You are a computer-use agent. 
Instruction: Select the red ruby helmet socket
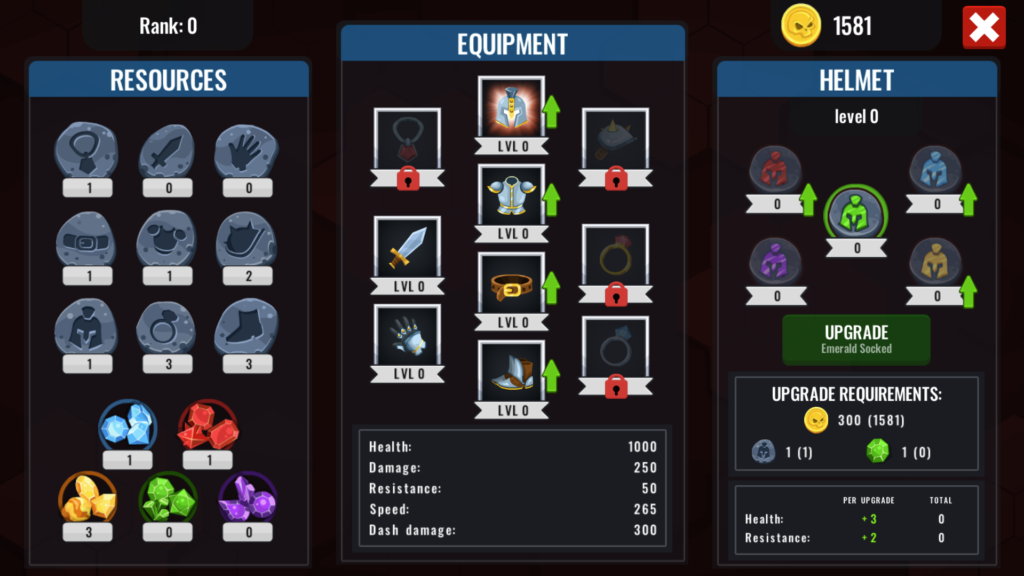click(x=776, y=170)
